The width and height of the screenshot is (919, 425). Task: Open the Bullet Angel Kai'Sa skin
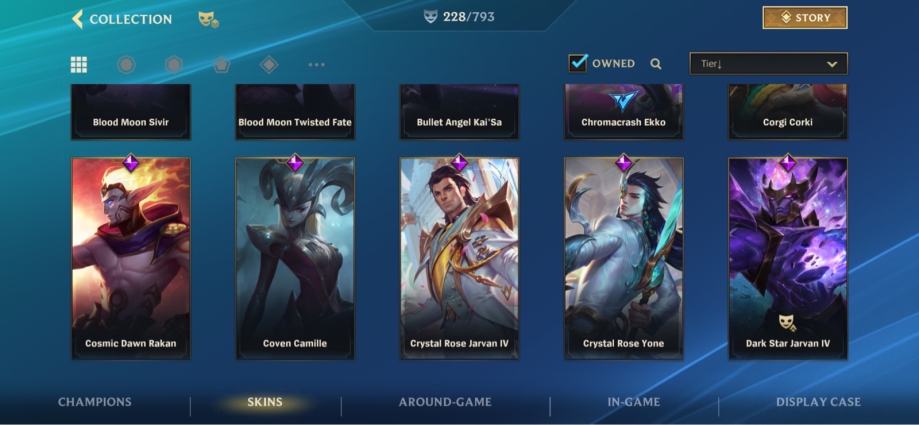459,112
